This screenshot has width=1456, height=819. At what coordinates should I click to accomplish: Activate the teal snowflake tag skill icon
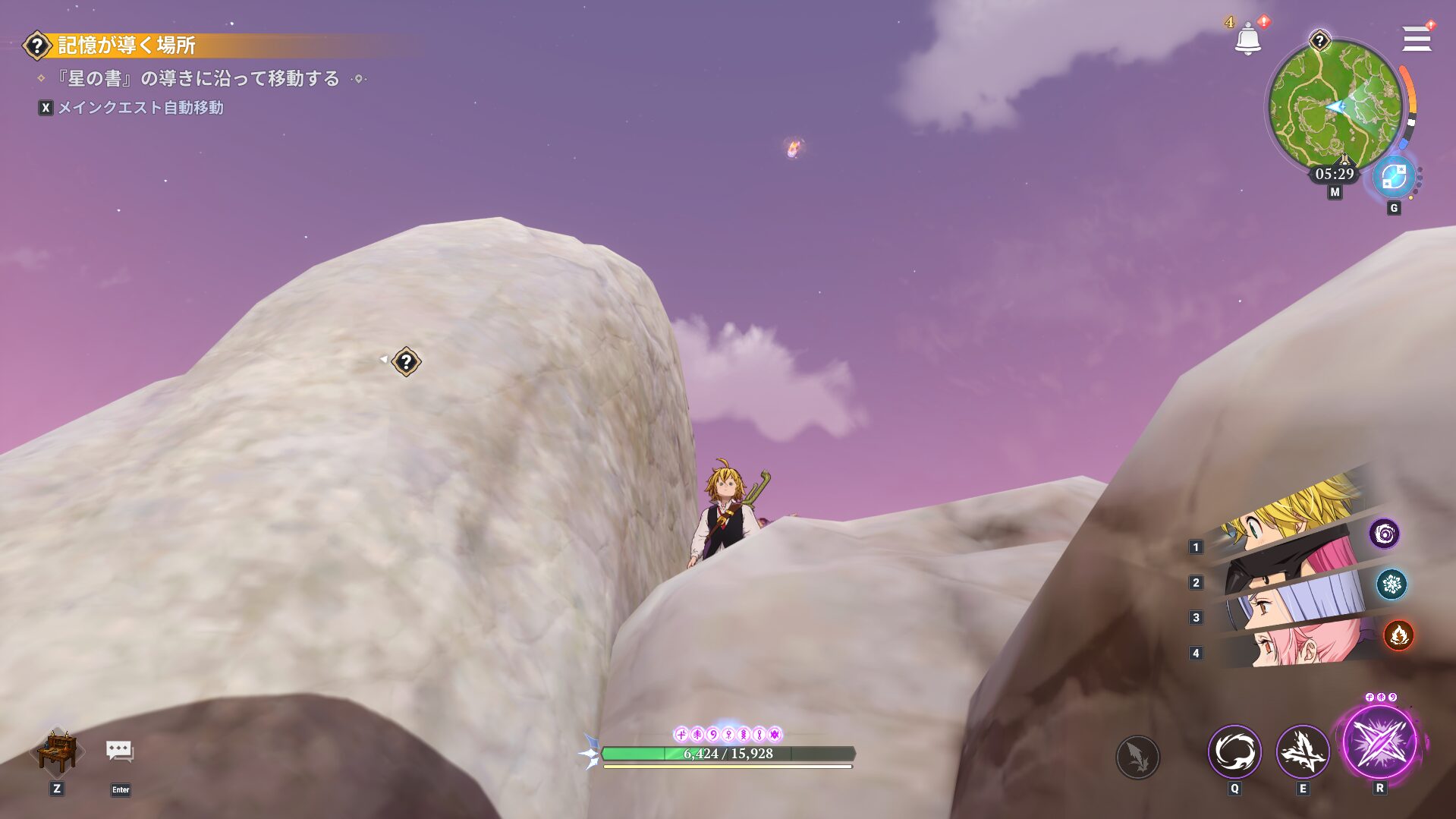[x=1392, y=584]
